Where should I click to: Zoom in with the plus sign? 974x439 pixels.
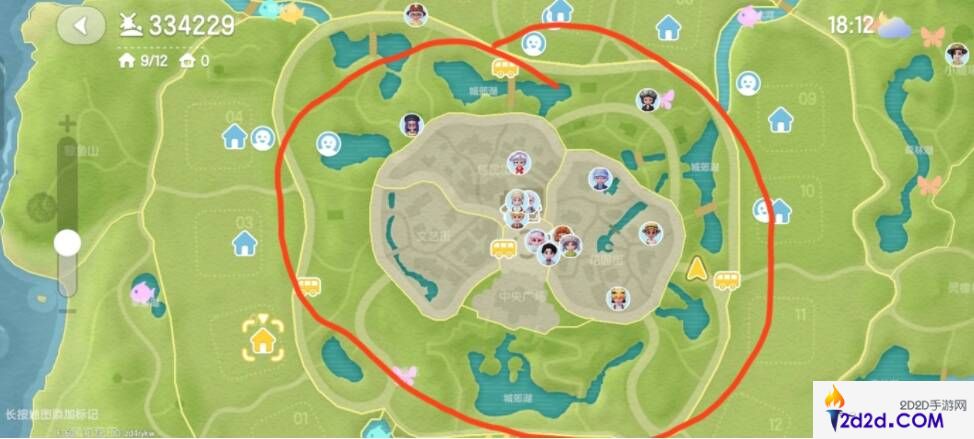(67, 125)
